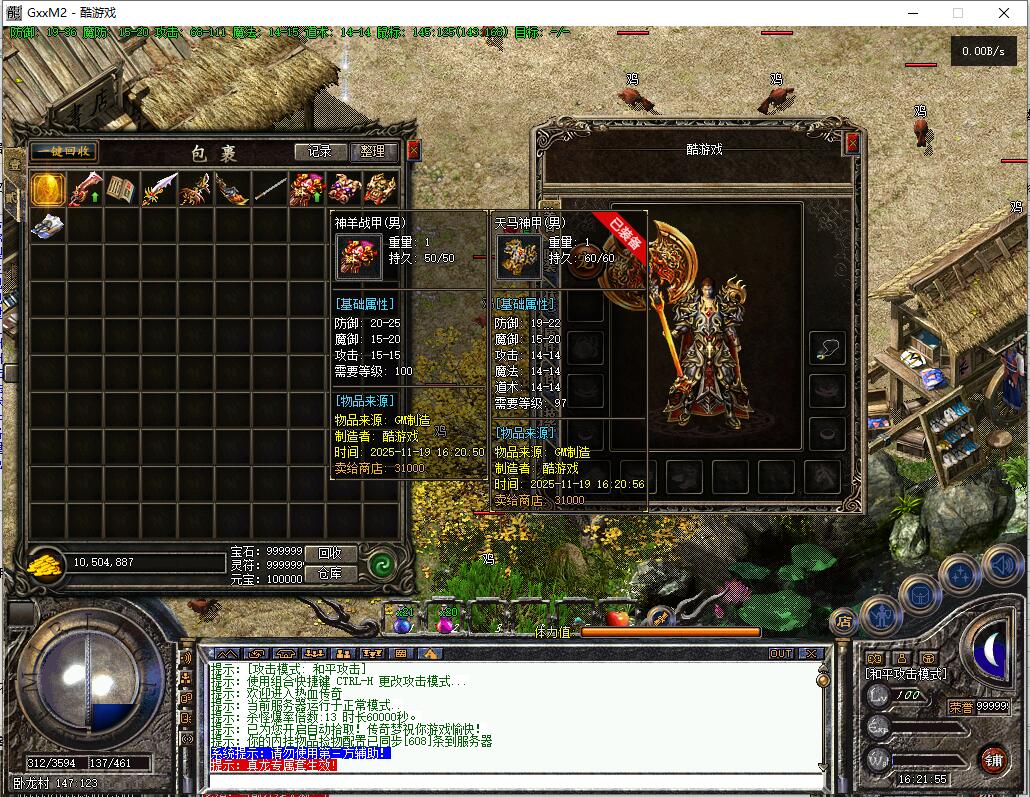The image size is (1030, 797).
Task: Pick the thin grey staff item slot
Action: tap(269, 189)
